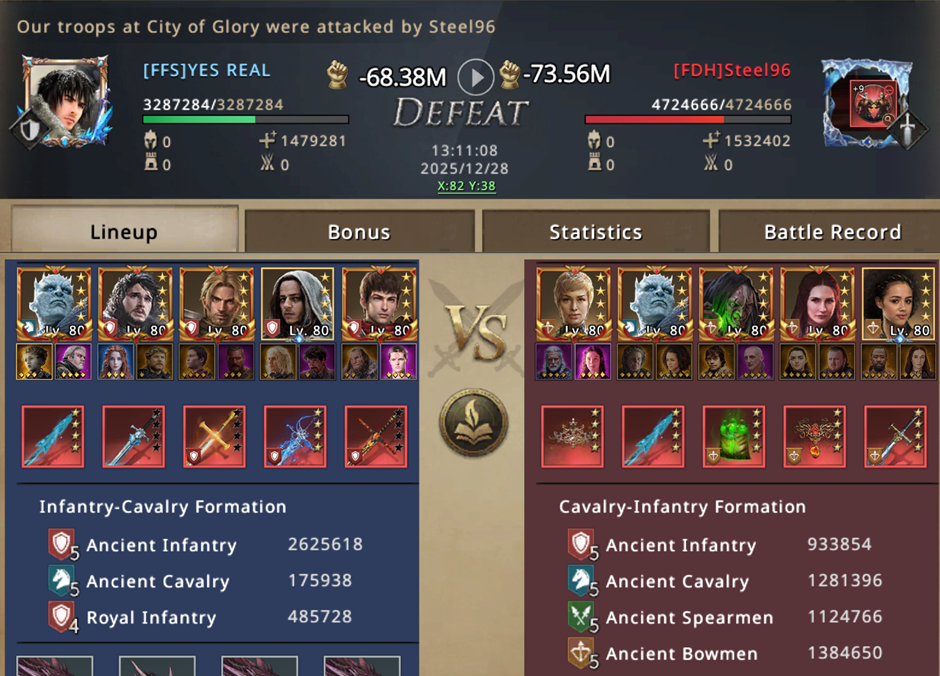Inspect the green glowing armor equipment

(x=734, y=436)
